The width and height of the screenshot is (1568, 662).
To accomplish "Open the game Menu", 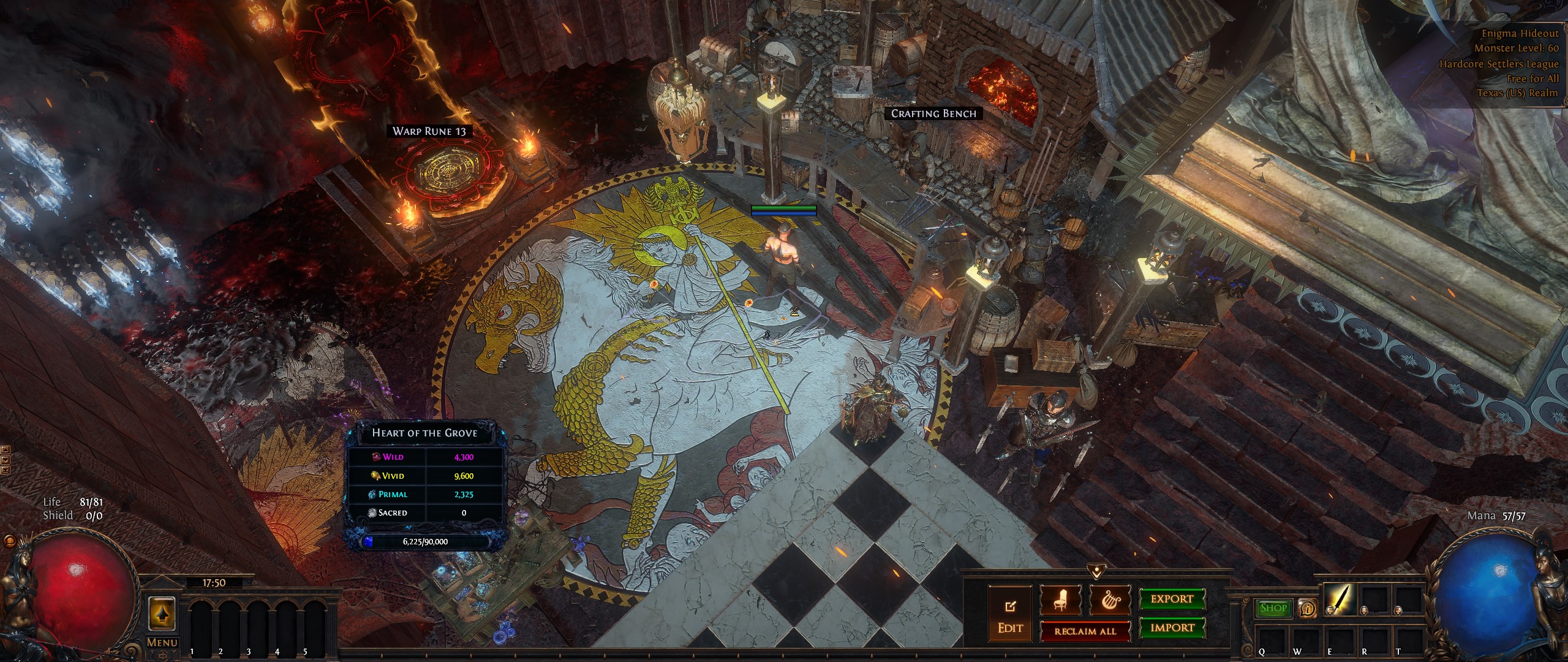I will [x=162, y=642].
